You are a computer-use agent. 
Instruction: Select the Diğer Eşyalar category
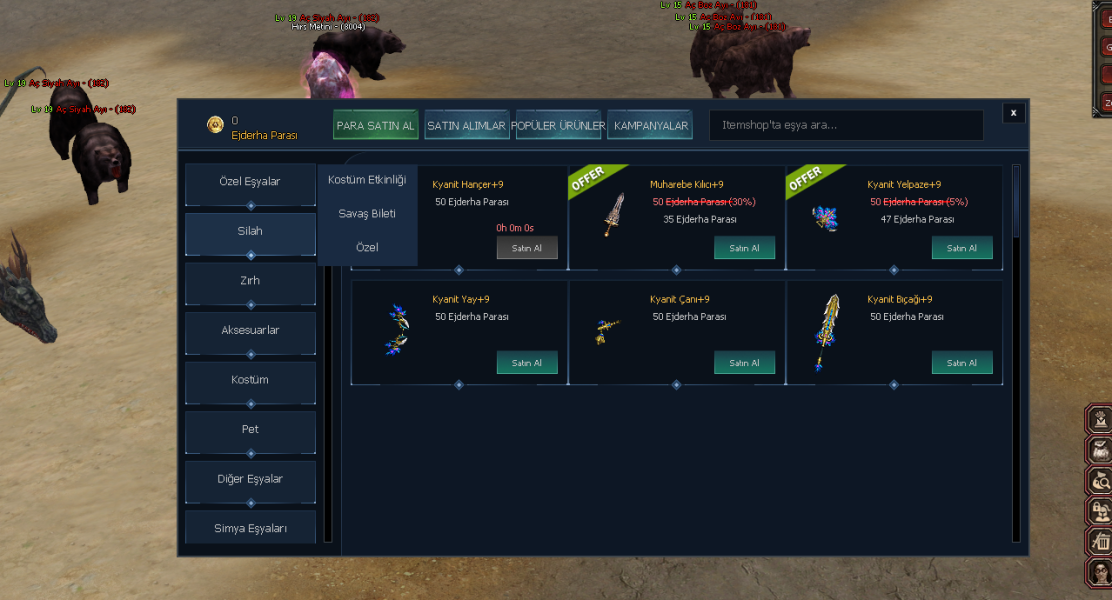click(x=250, y=479)
